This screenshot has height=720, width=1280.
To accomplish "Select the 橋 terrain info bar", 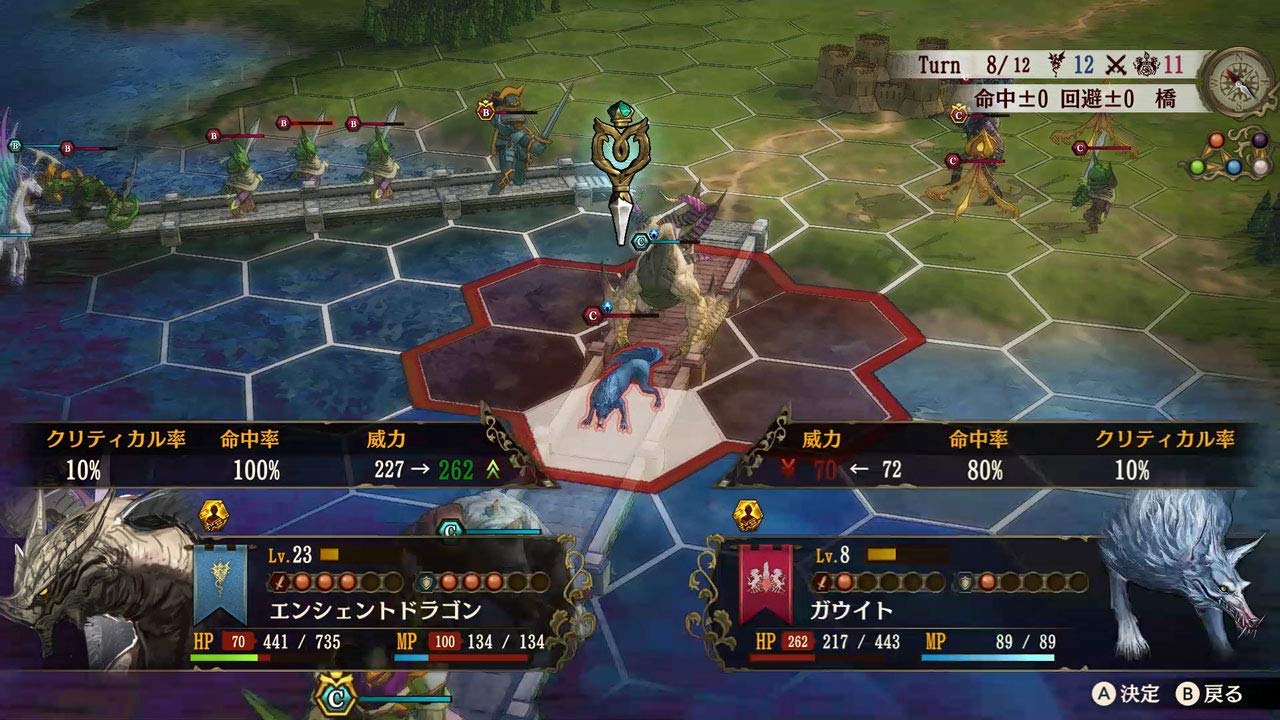I will (1163, 98).
